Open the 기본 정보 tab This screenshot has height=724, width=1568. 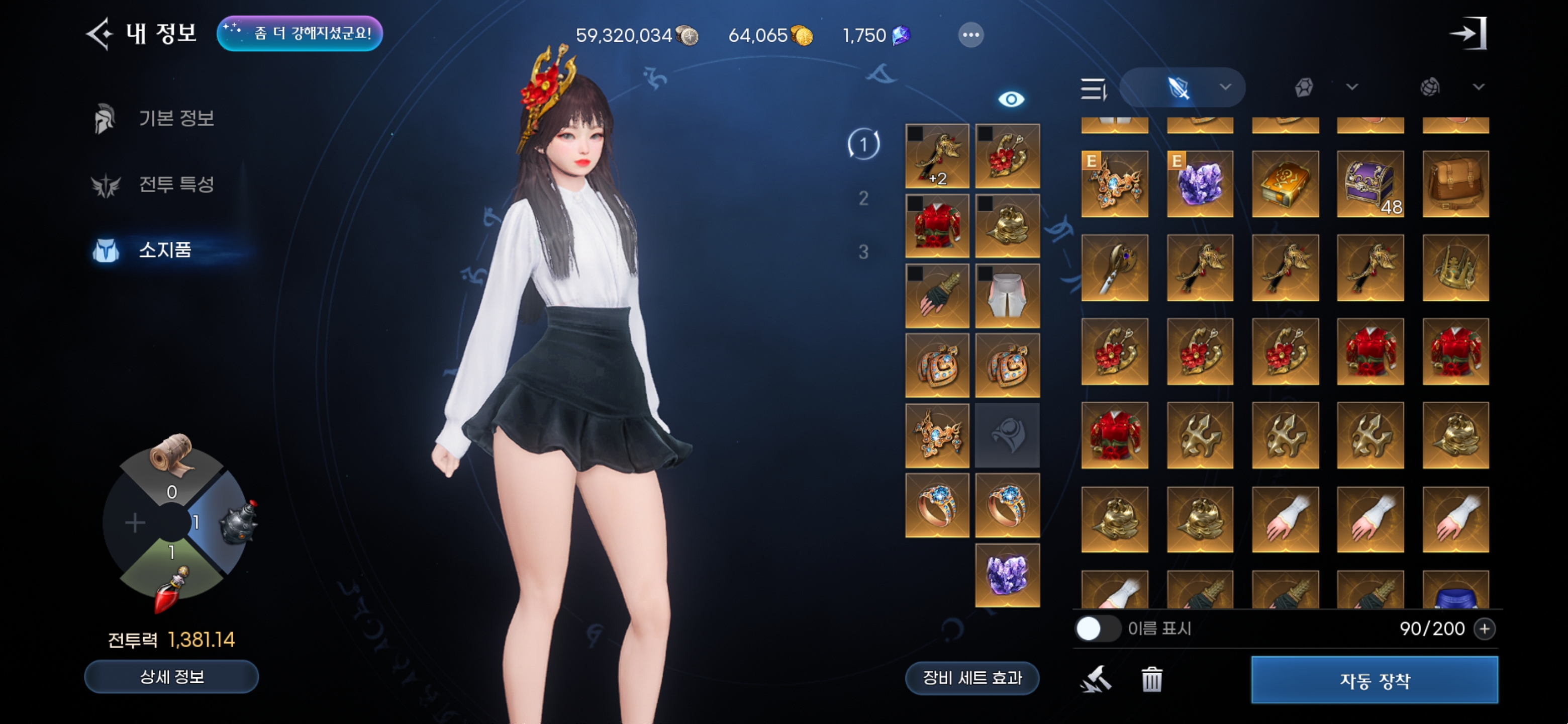point(175,118)
